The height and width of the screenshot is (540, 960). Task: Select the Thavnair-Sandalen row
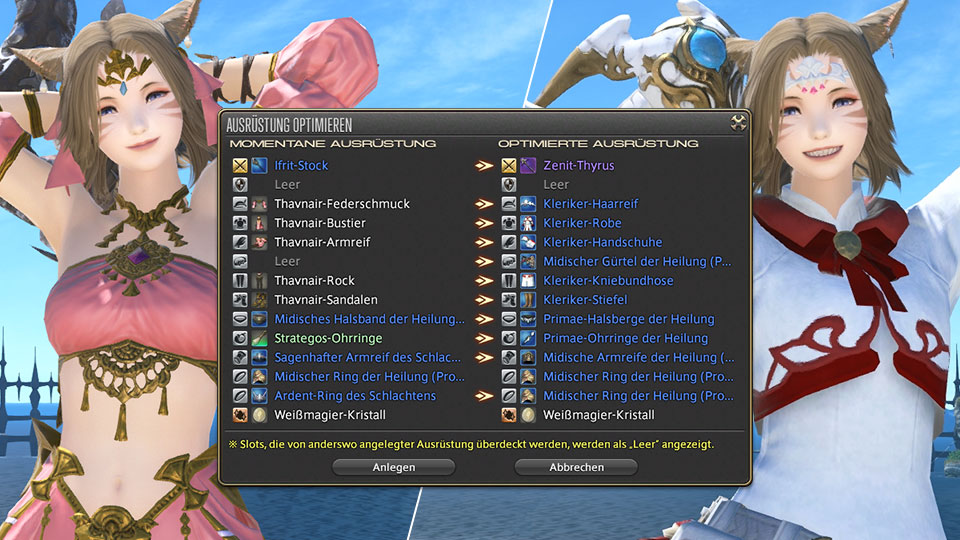pyautogui.click(x=324, y=300)
